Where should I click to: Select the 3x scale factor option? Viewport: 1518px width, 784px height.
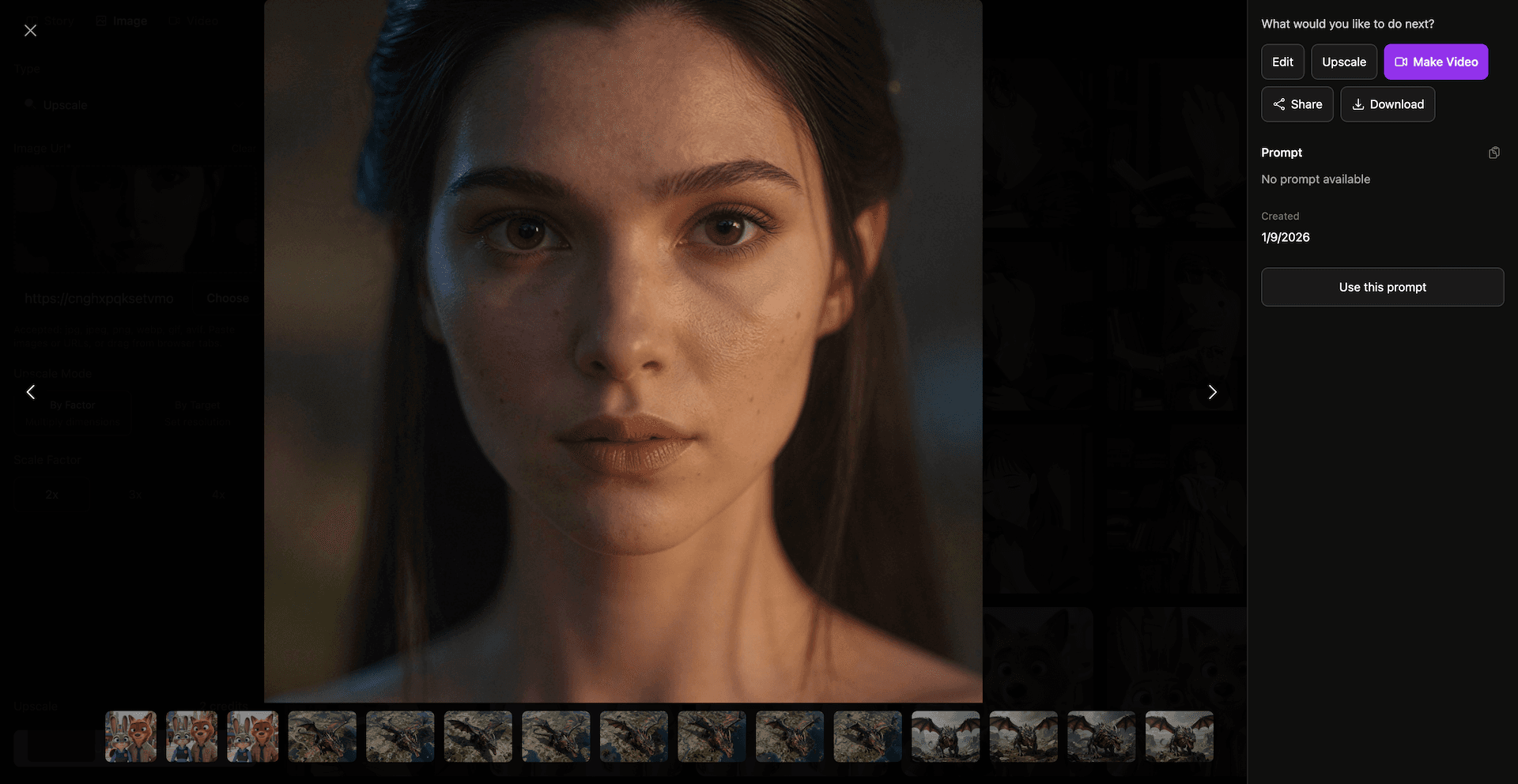pos(134,494)
